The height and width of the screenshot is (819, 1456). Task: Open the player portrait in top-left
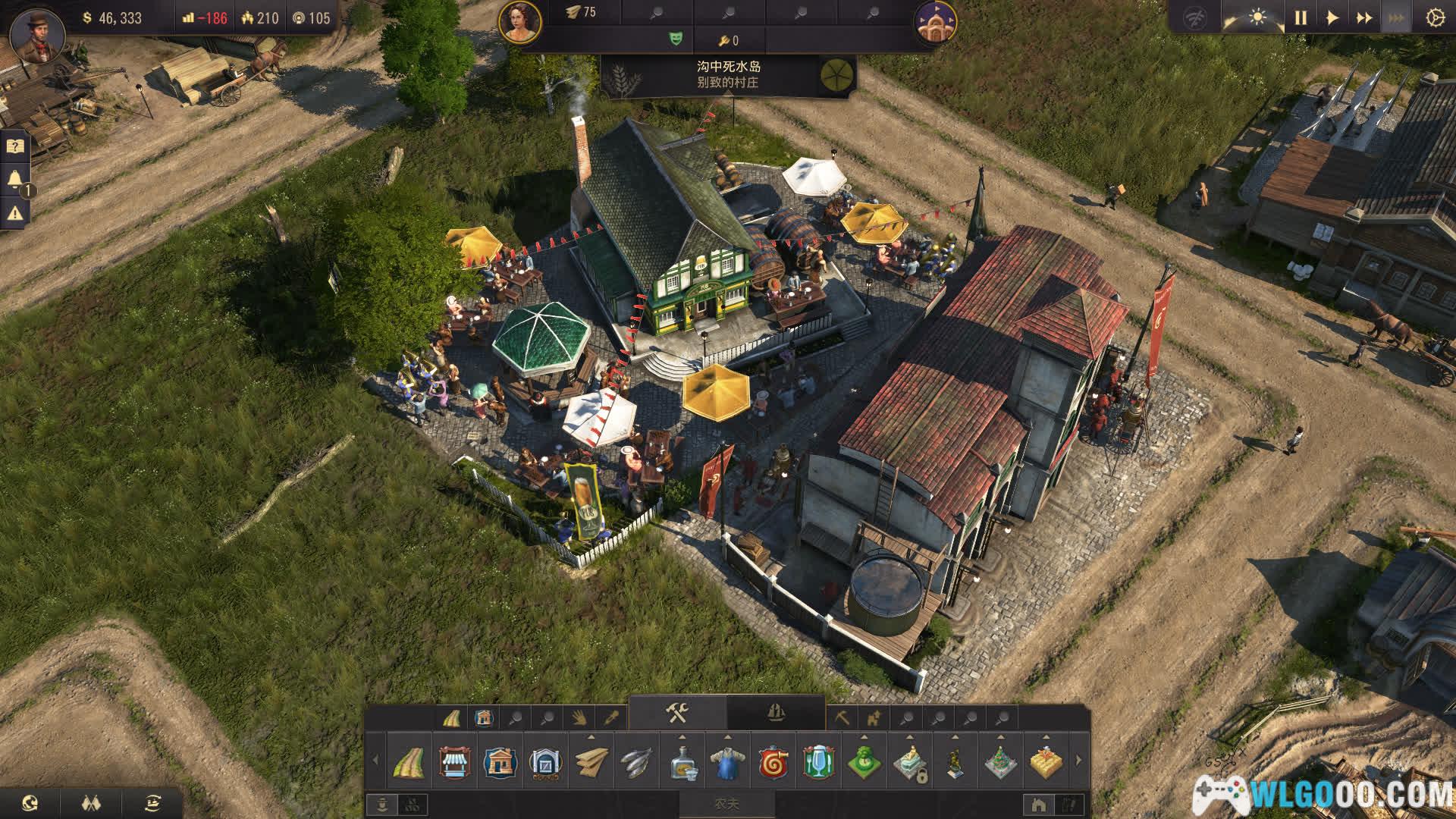point(33,36)
